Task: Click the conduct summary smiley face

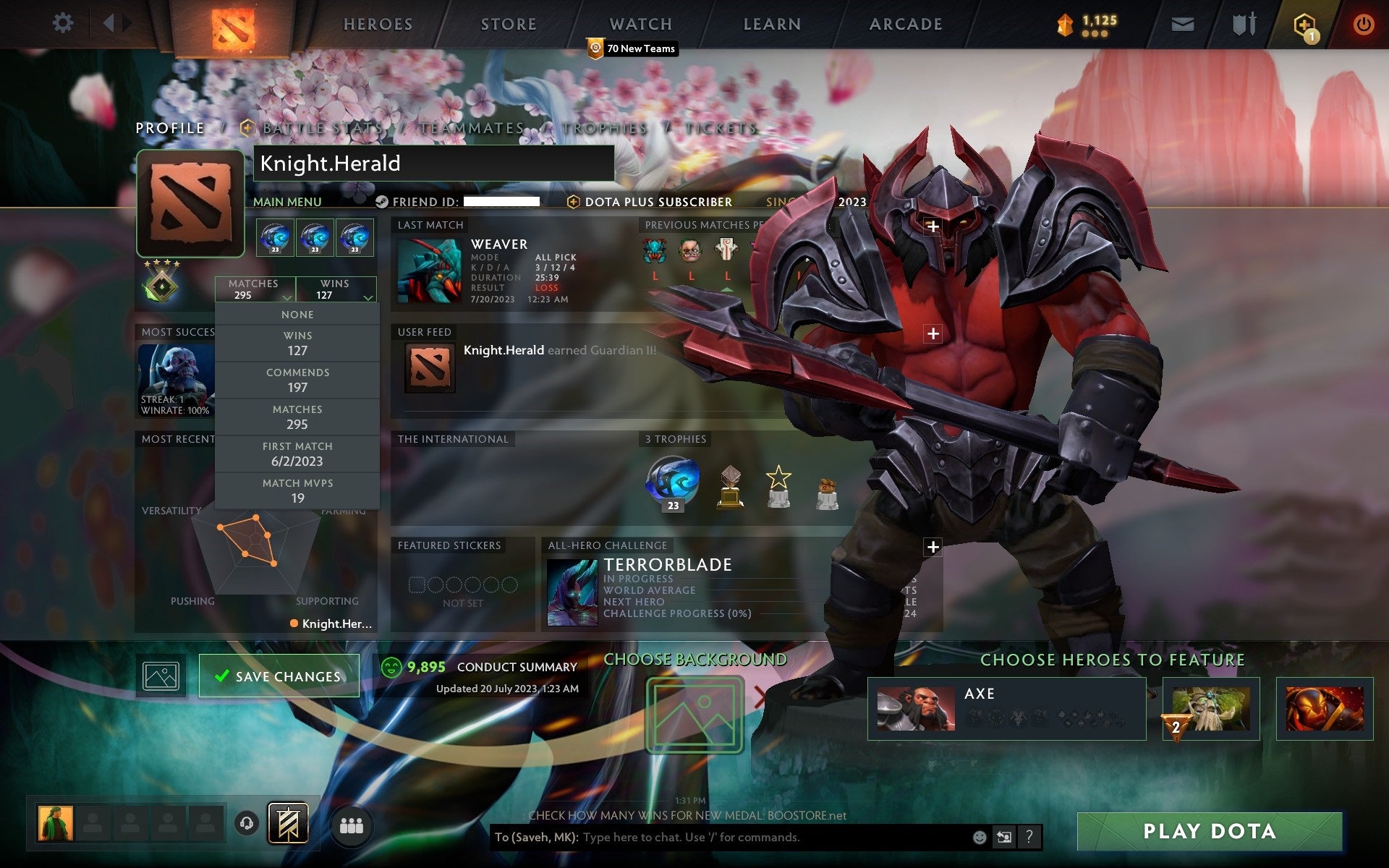Action: (x=391, y=667)
